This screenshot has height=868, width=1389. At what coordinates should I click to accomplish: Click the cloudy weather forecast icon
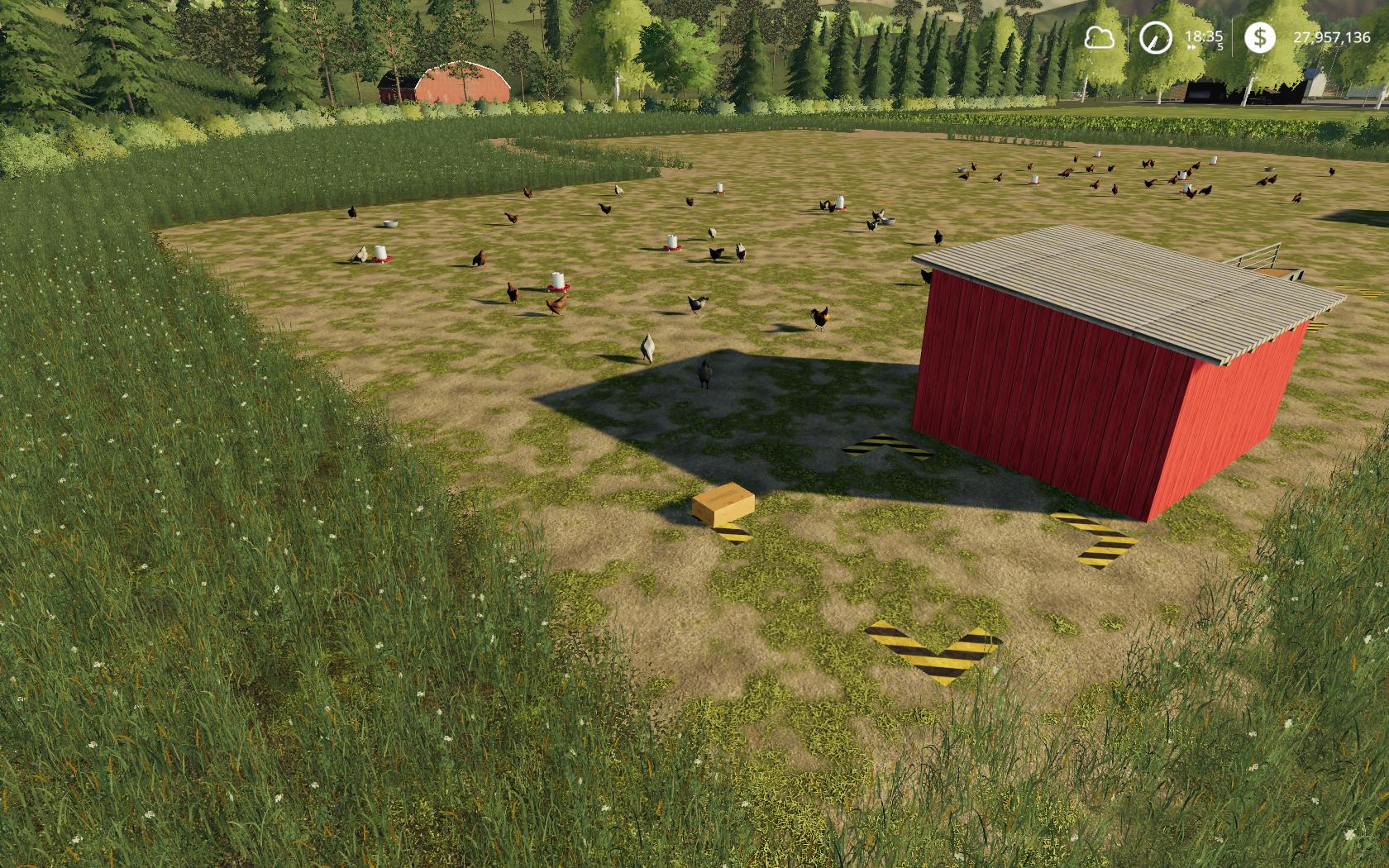(x=1100, y=37)
